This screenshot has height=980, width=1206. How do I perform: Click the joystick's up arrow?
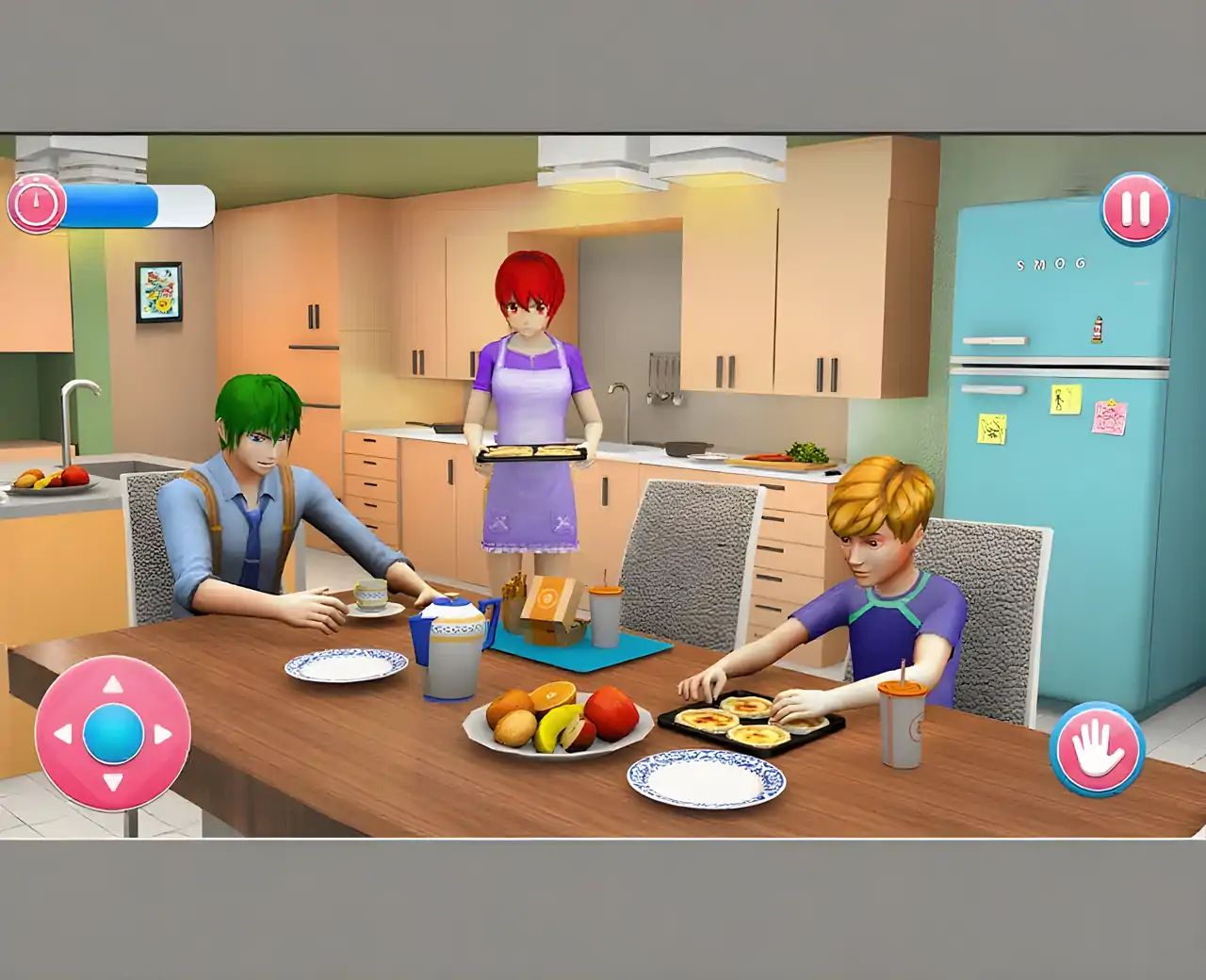point(112,684)
